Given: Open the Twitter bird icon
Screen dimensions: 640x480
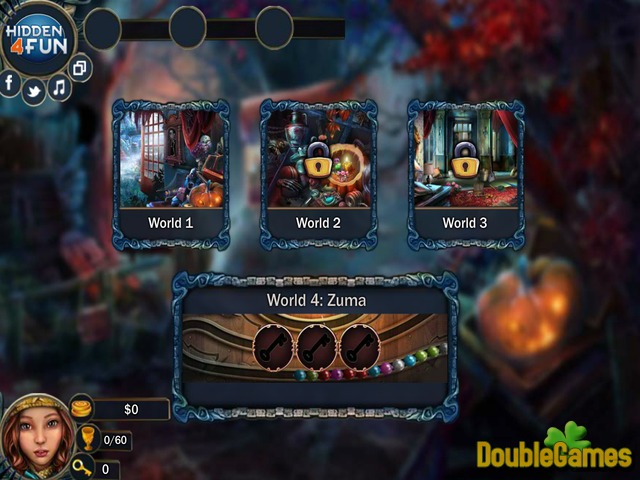Looking at the screenshot, I should click(33, 91).
